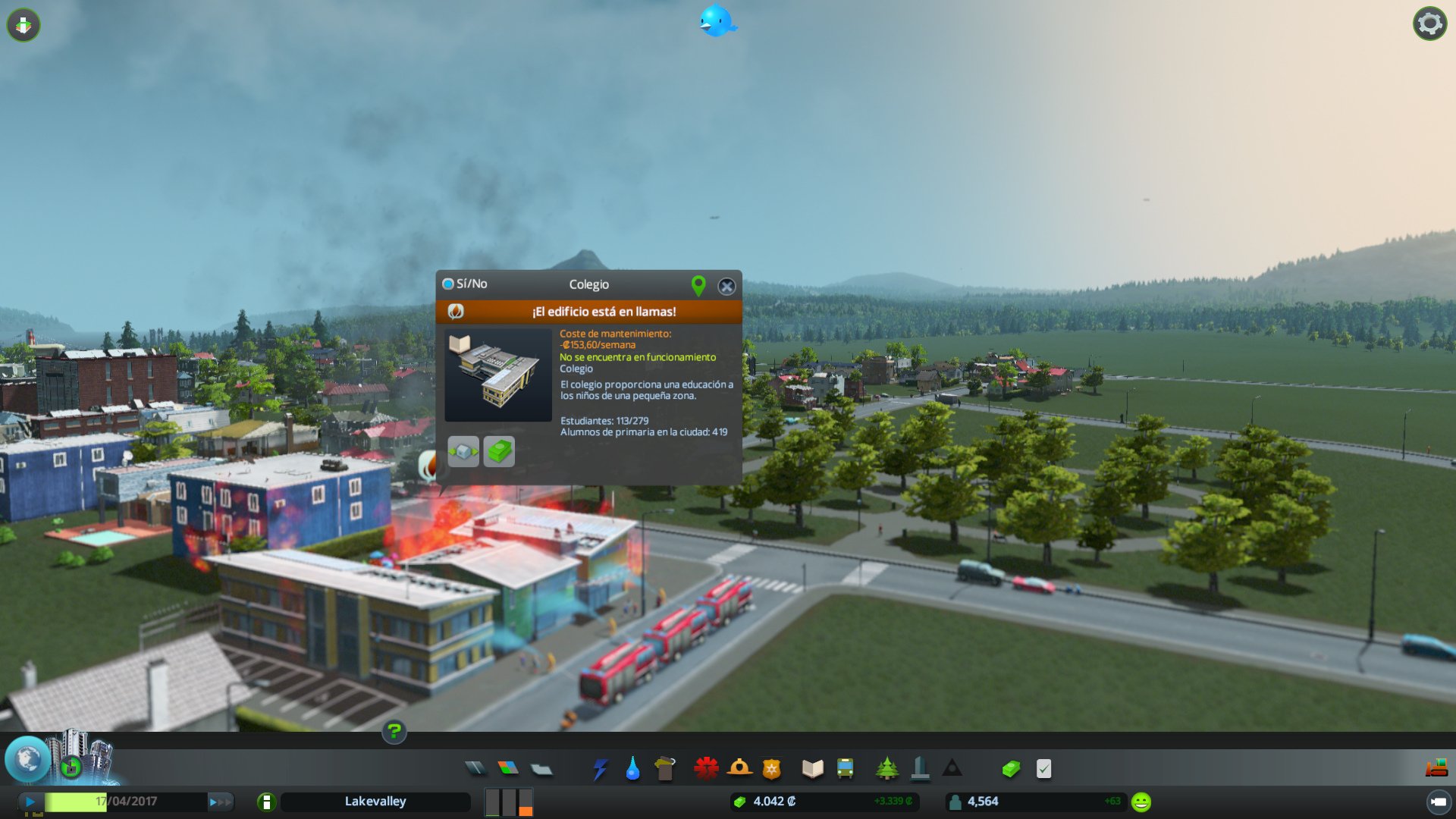This screenshot has width=1456, height=819.
Task: Open the Public Transport menu with the bus icon
Action: [844, 768]
